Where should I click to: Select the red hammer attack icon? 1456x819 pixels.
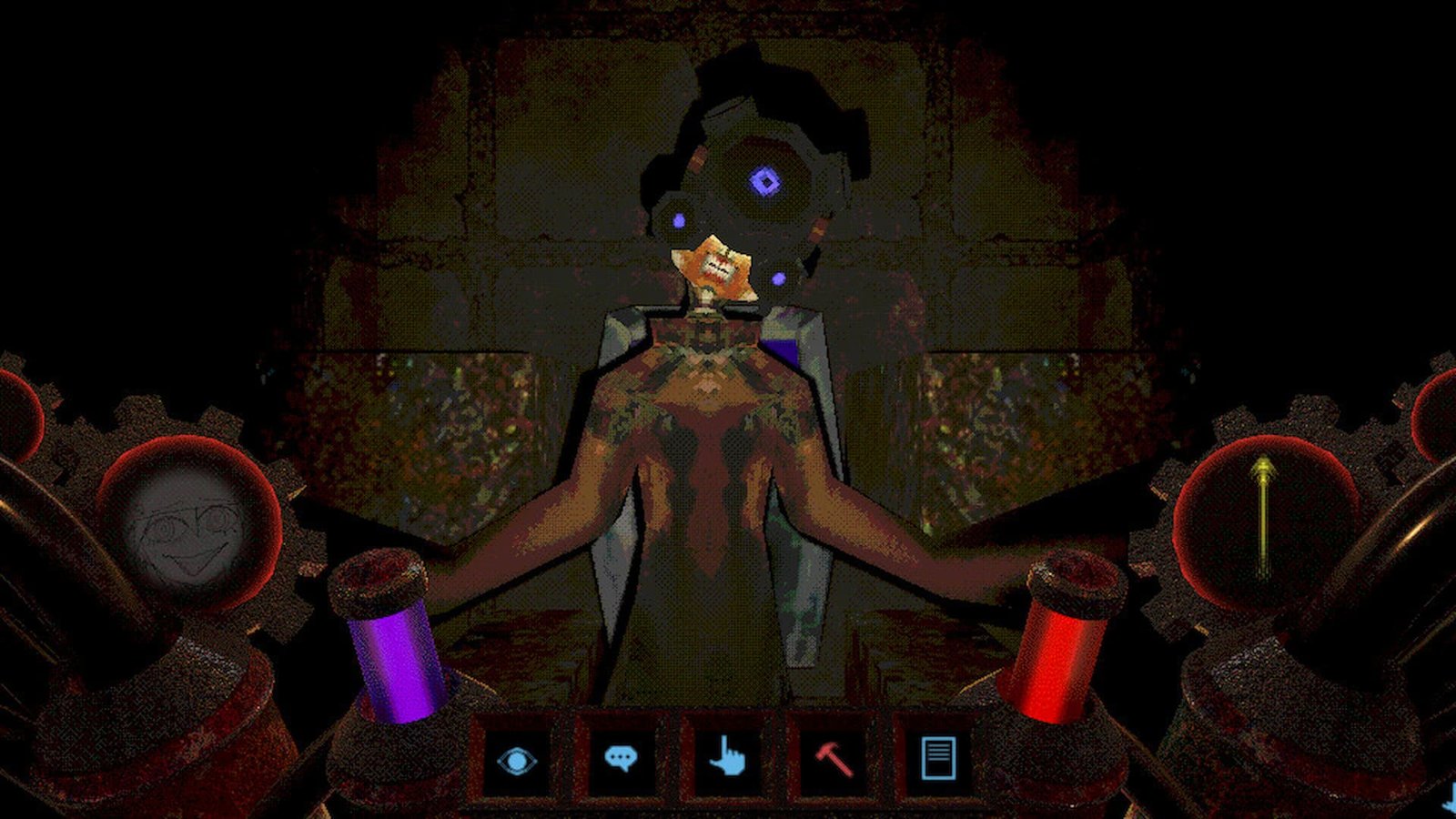tap(834, 759)
